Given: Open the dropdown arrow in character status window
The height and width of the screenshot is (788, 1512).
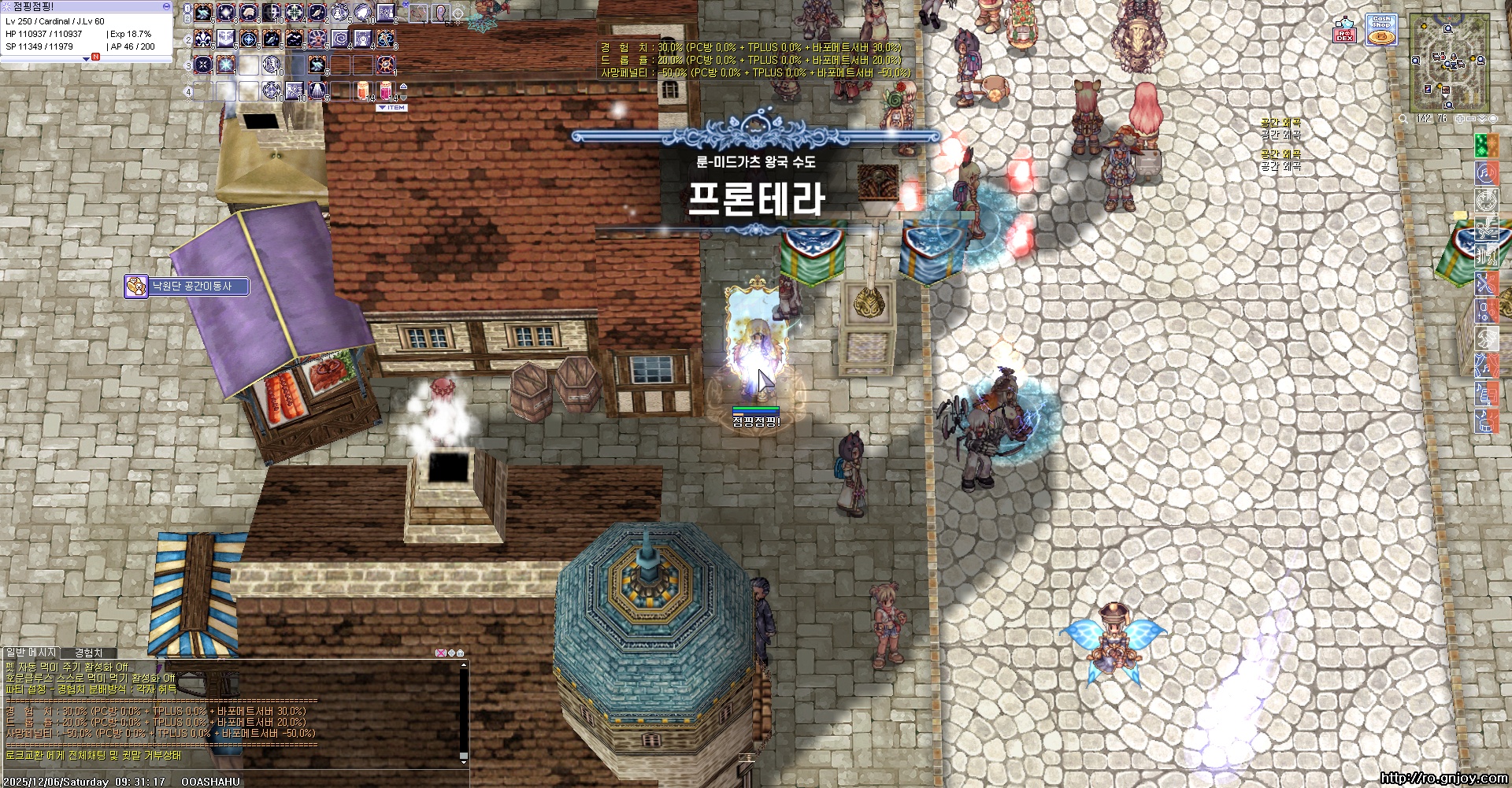Looking at the screenshot, I should tap(87, 59).
